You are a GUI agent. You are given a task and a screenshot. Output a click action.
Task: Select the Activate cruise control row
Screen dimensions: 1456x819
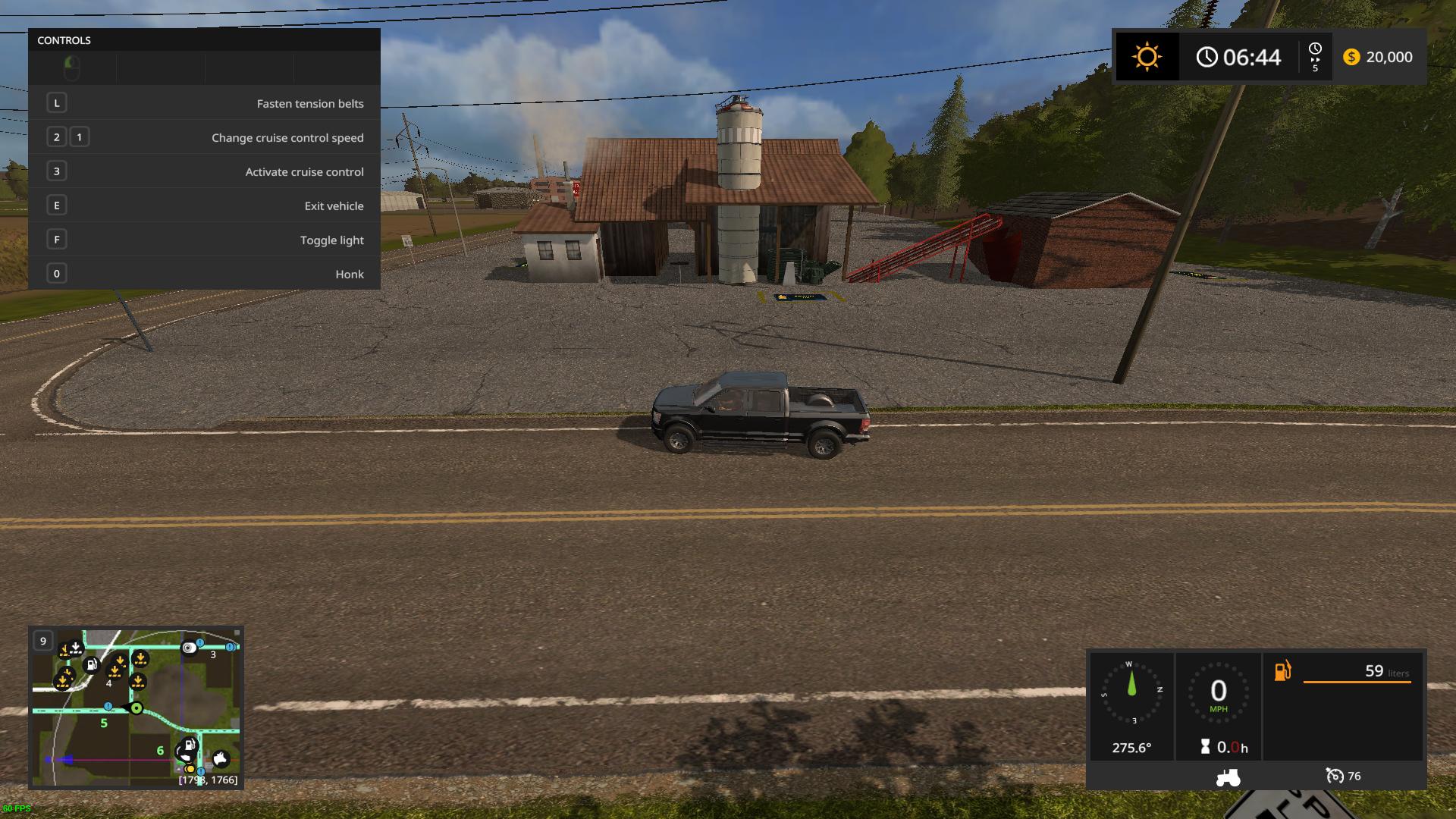pos(204,171)
